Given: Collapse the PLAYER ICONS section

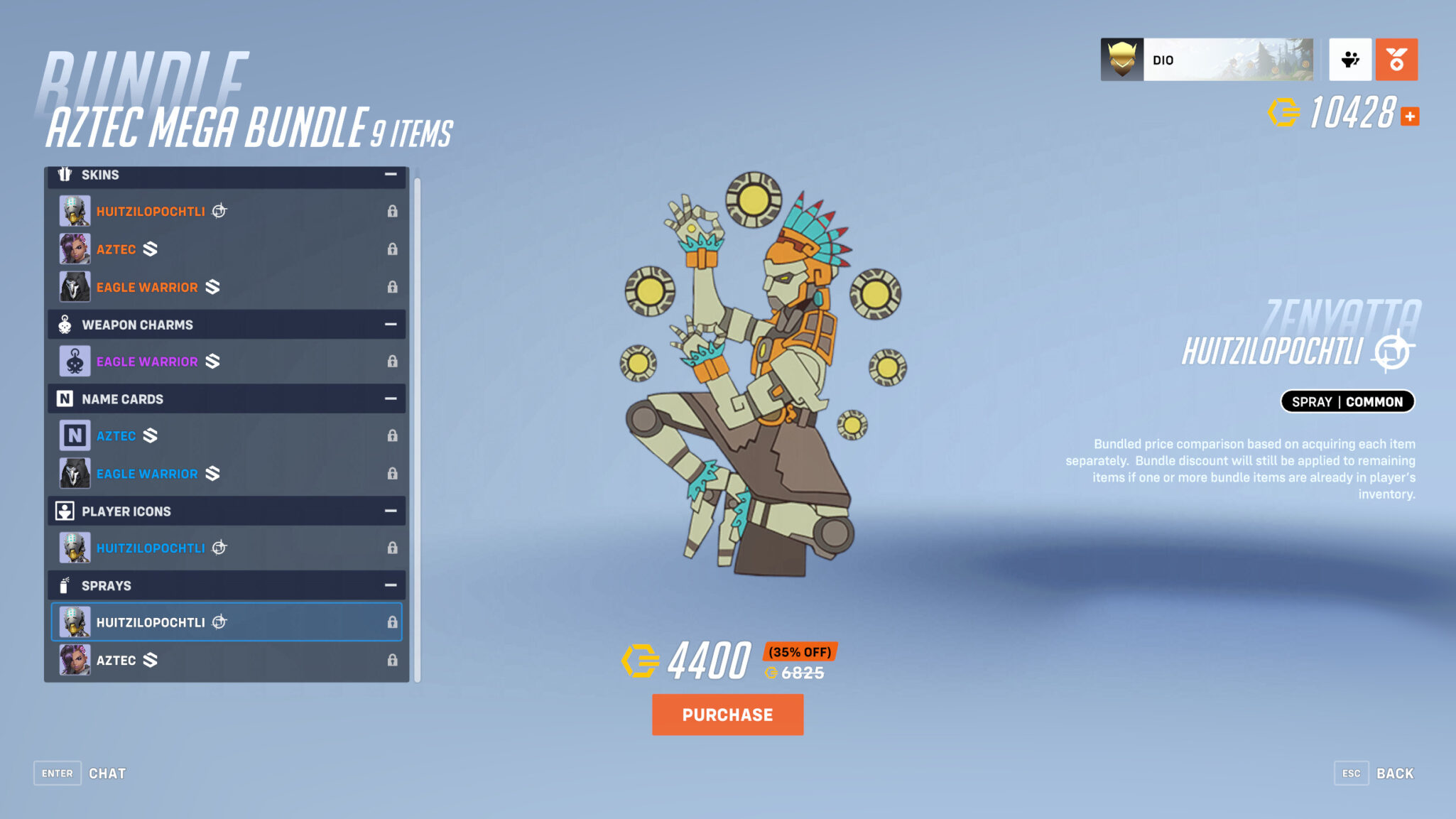Looking at the screenshot, I should (x=390, y=511).
